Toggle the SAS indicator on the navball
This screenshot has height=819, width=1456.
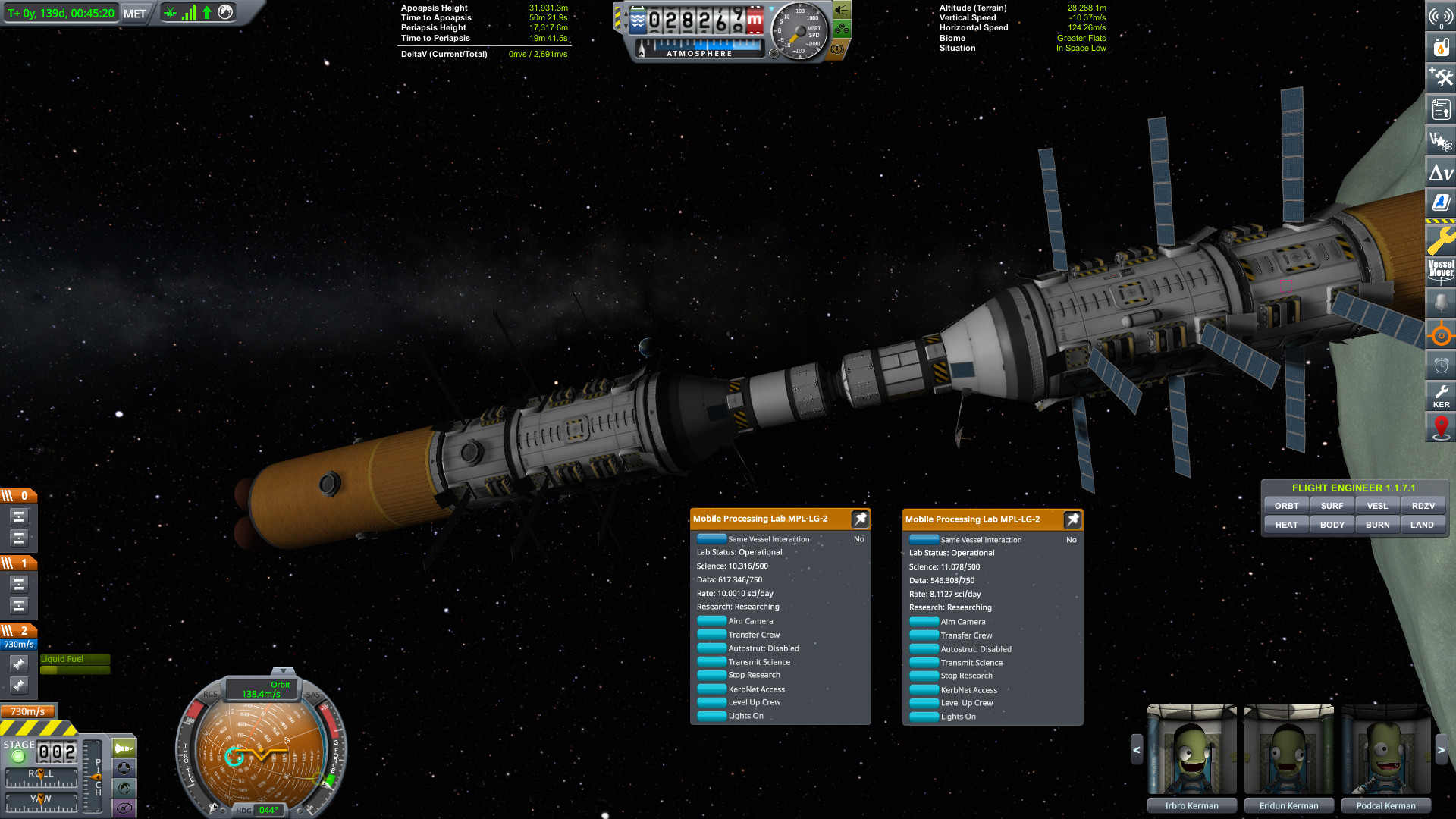point(312,694)
